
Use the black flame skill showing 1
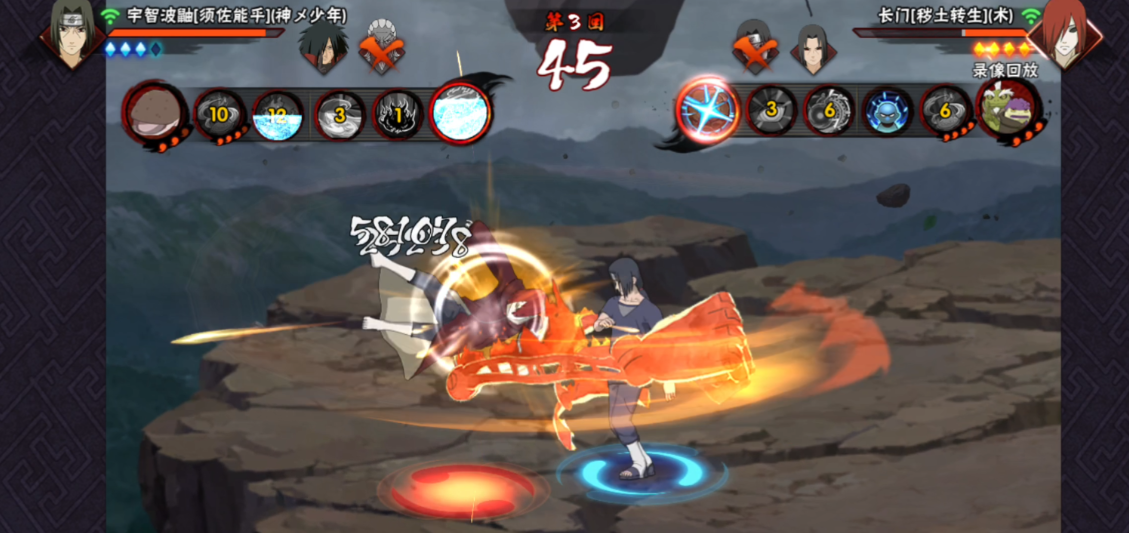coord(398,116)
